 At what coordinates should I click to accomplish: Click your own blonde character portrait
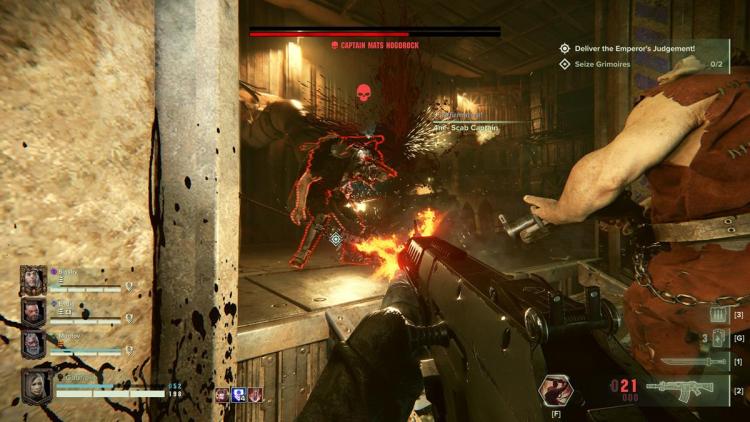pos(37,386)
